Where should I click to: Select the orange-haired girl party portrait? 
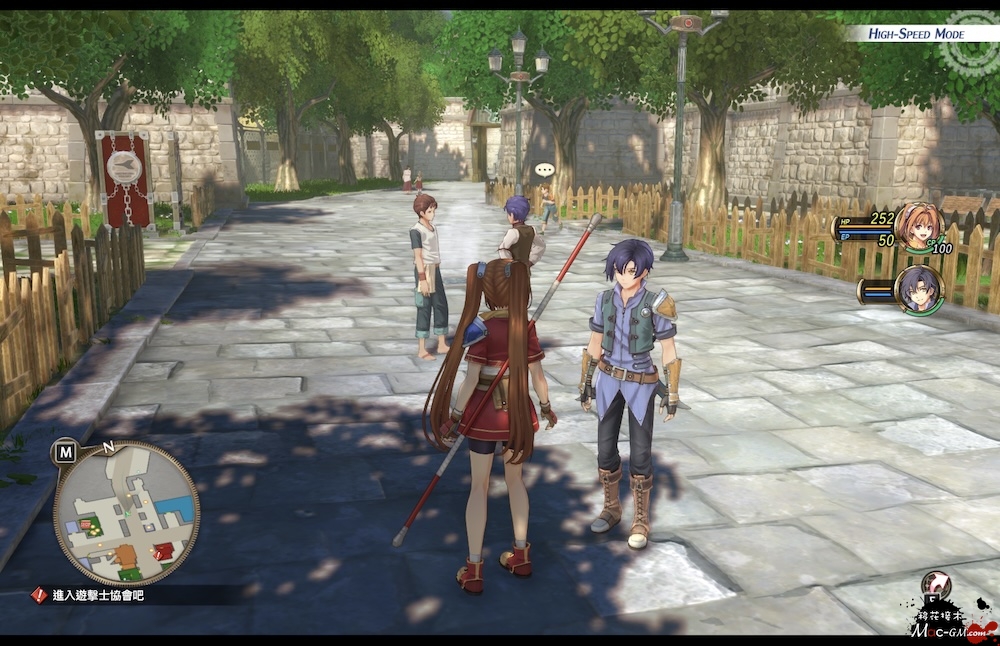pos(918,227)
